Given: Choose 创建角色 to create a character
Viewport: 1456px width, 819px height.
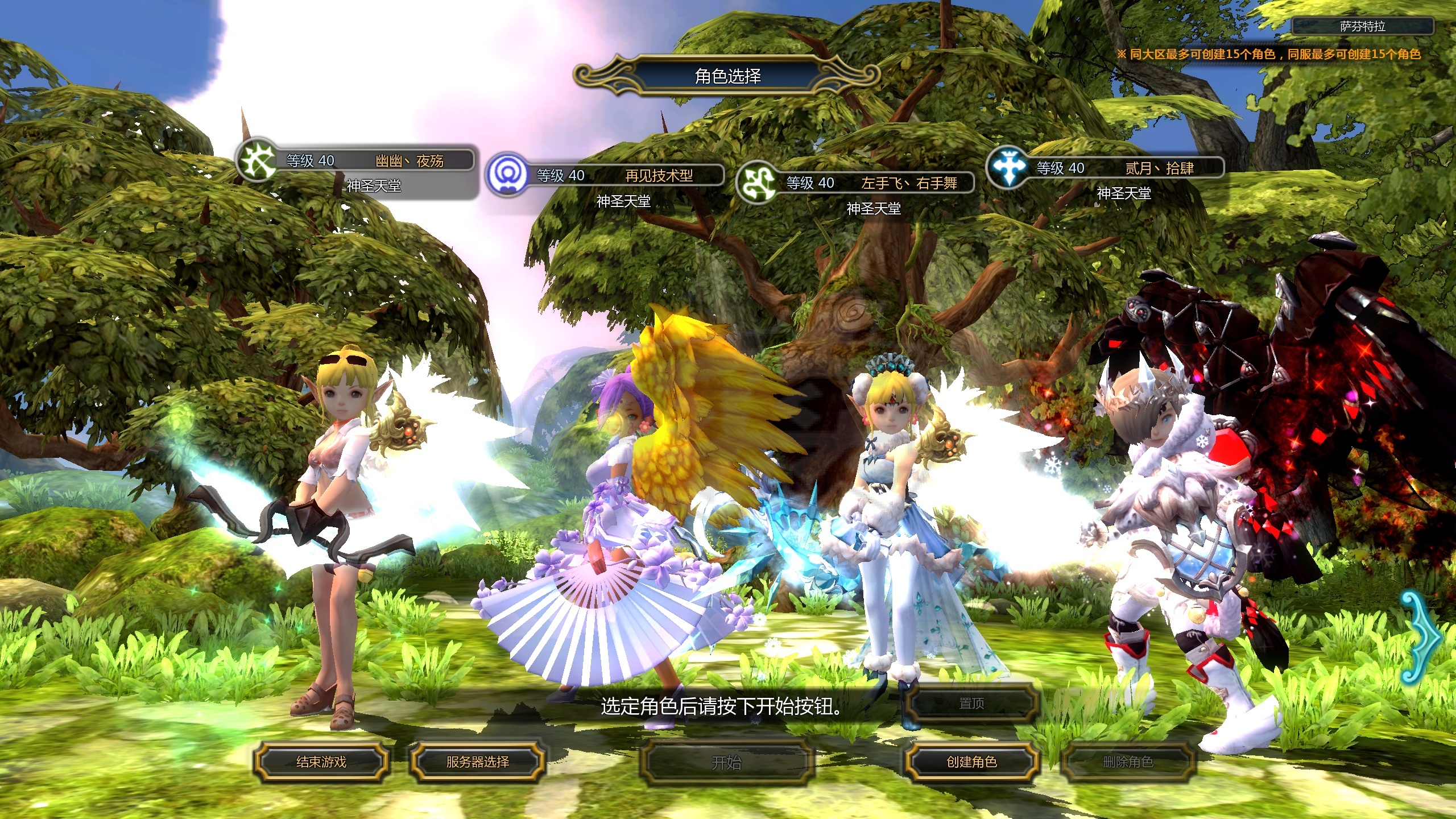Looking at the screenshot, I should pos(971,762).
